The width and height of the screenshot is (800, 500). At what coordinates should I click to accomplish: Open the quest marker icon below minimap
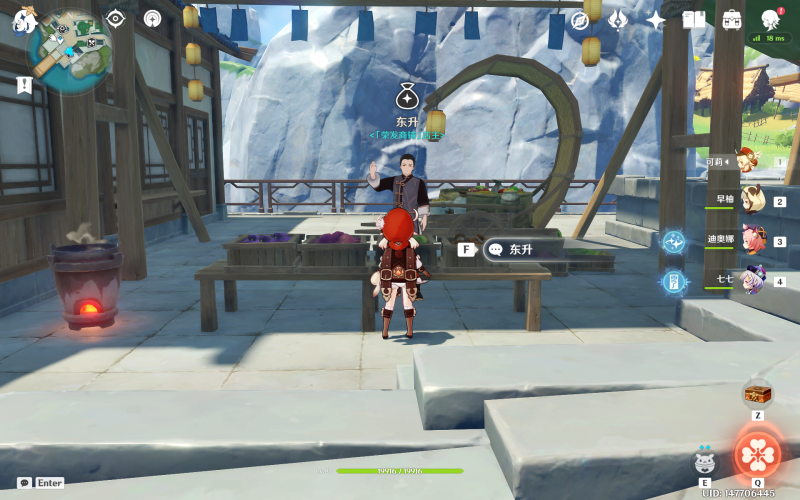24,86
